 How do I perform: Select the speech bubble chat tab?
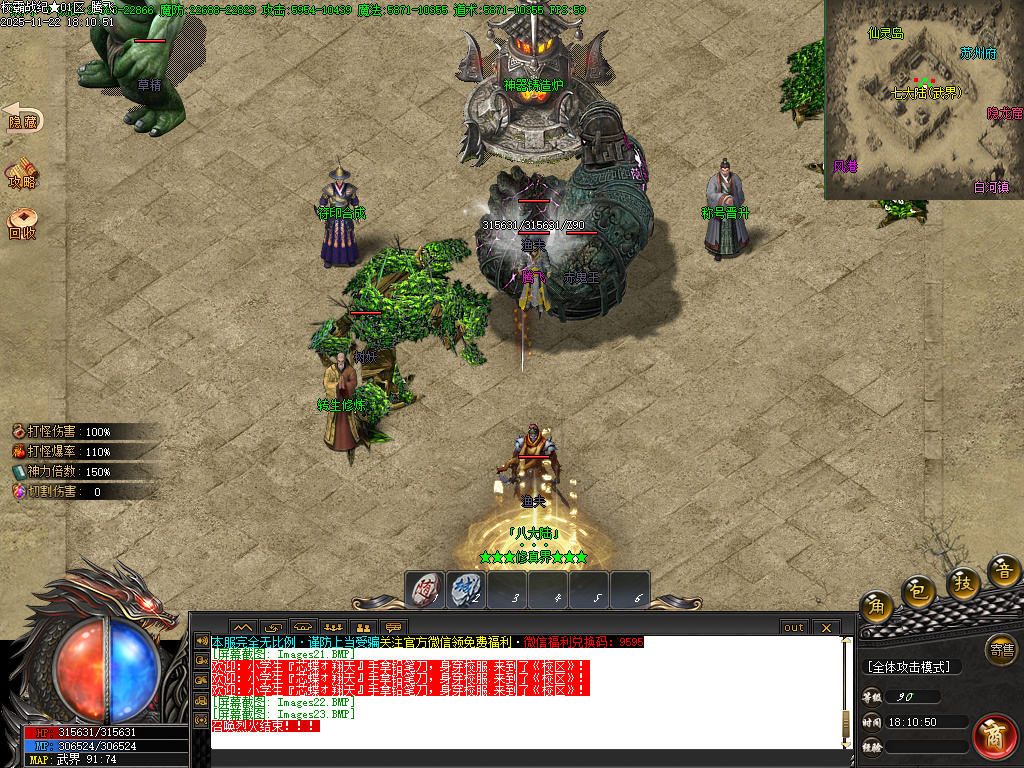pyautogui.click(x=394, y=627)
